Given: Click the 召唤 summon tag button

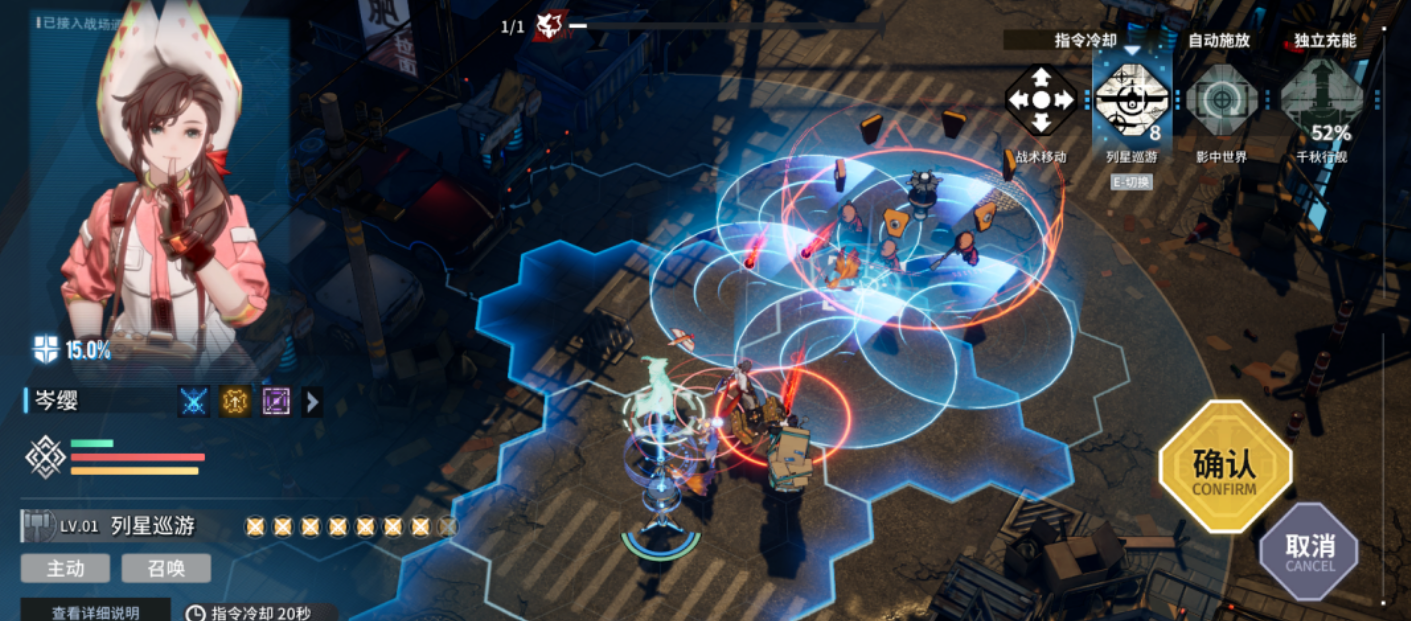Looking at the screenshot, I should pos(166,568).
